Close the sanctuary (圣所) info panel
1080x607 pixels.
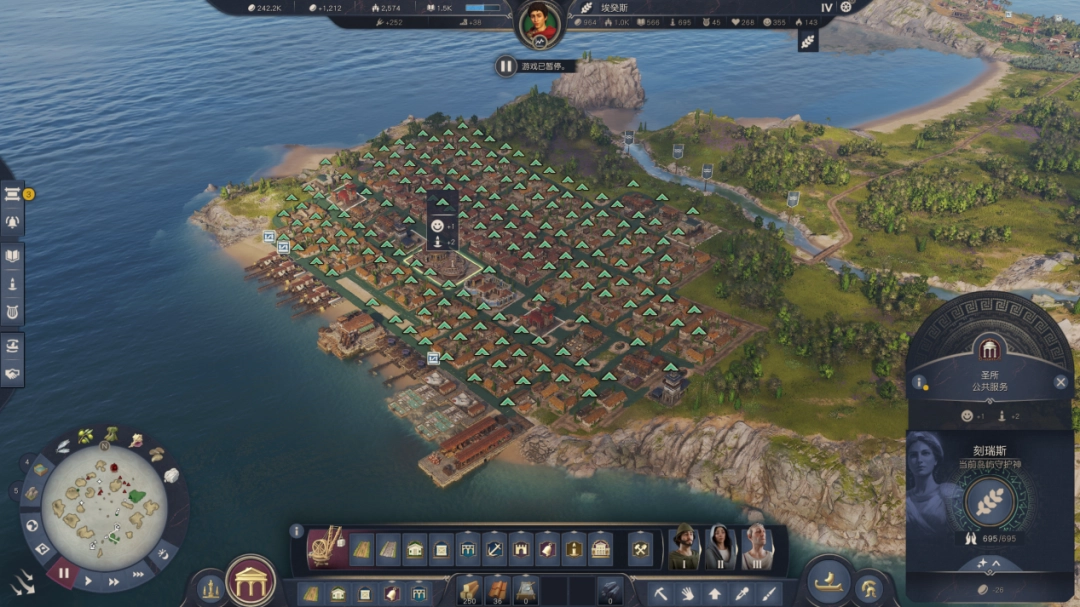pyautogui.click(x=1061, y=382)
